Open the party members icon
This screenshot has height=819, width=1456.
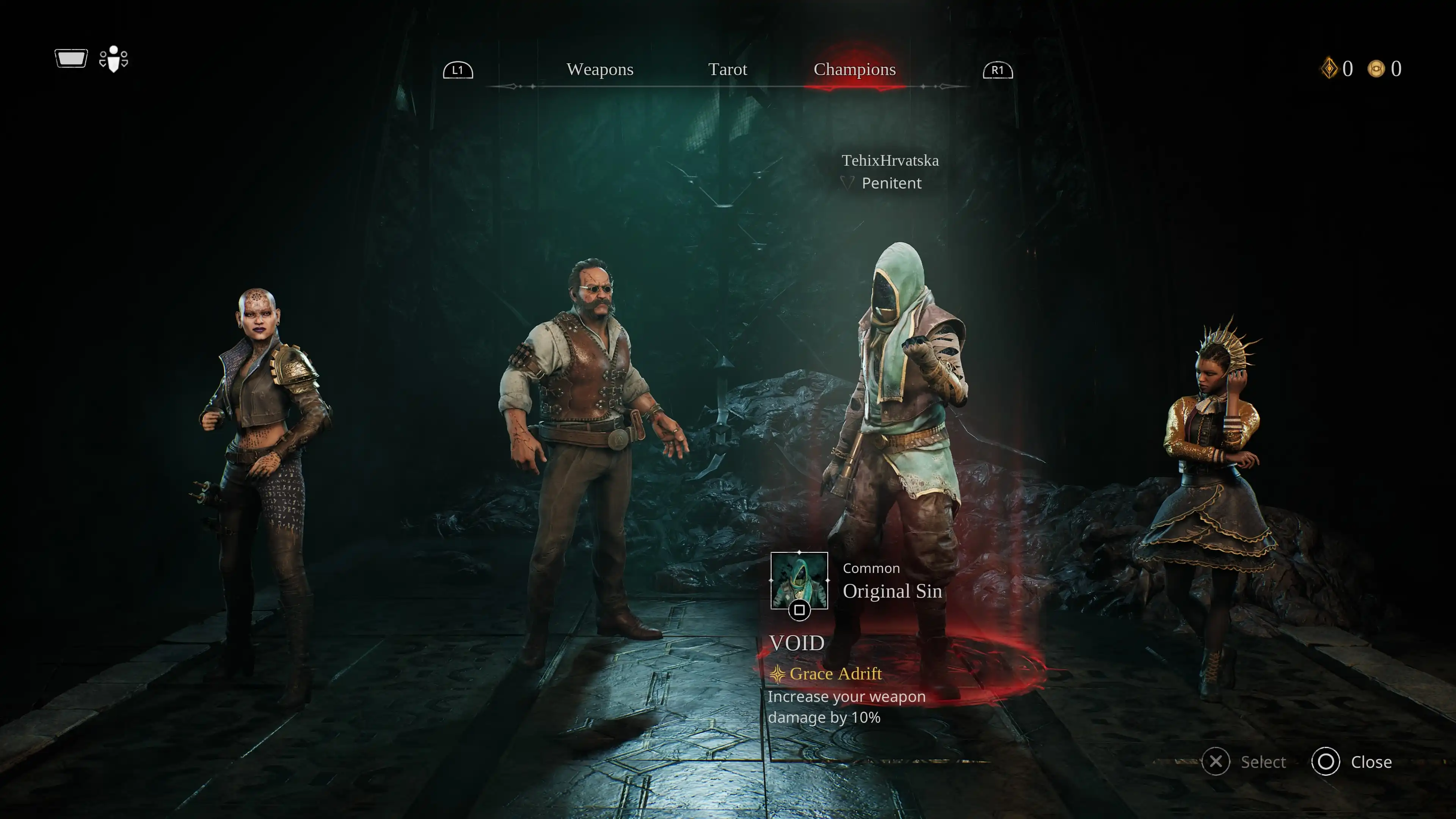coord(114,59)
